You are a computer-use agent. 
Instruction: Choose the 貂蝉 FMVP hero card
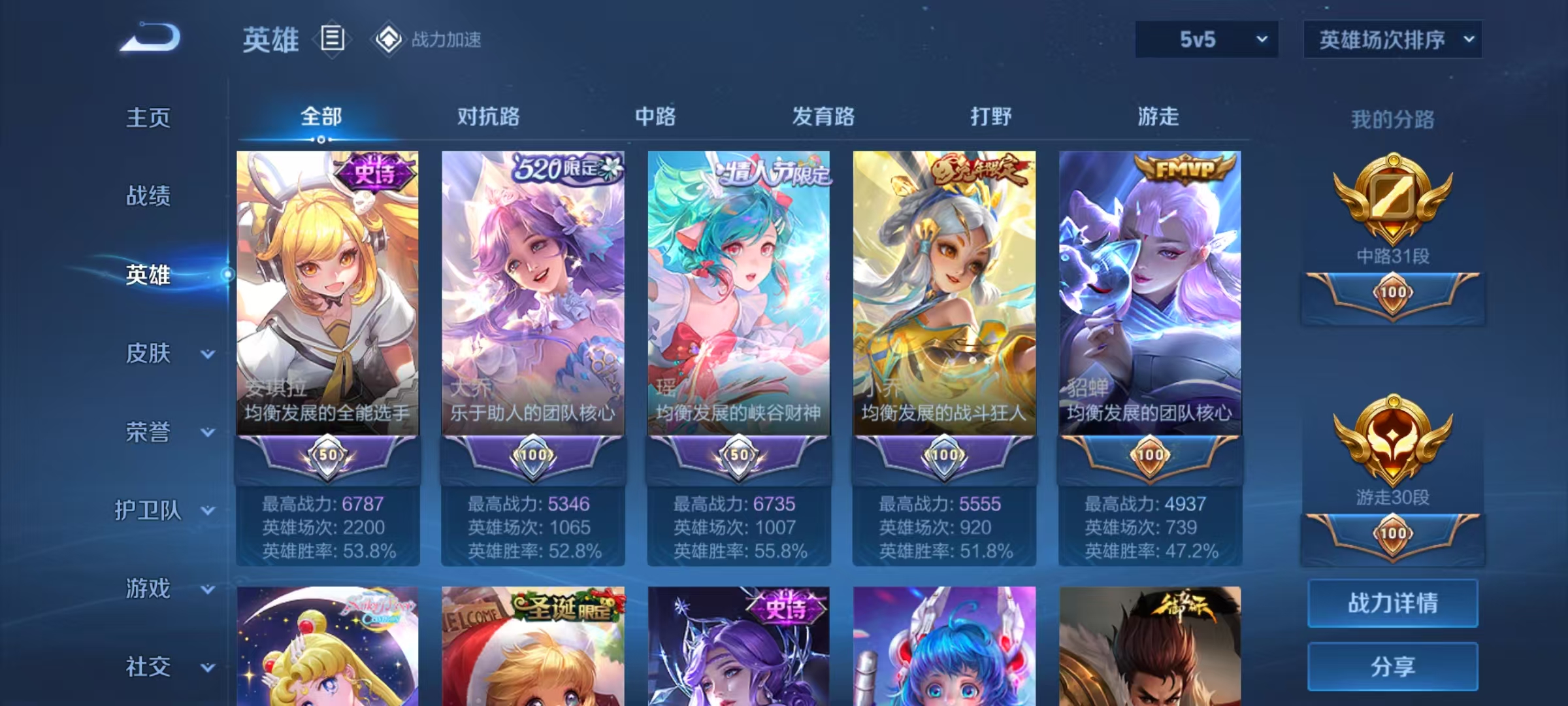(x=1149, y=294)
